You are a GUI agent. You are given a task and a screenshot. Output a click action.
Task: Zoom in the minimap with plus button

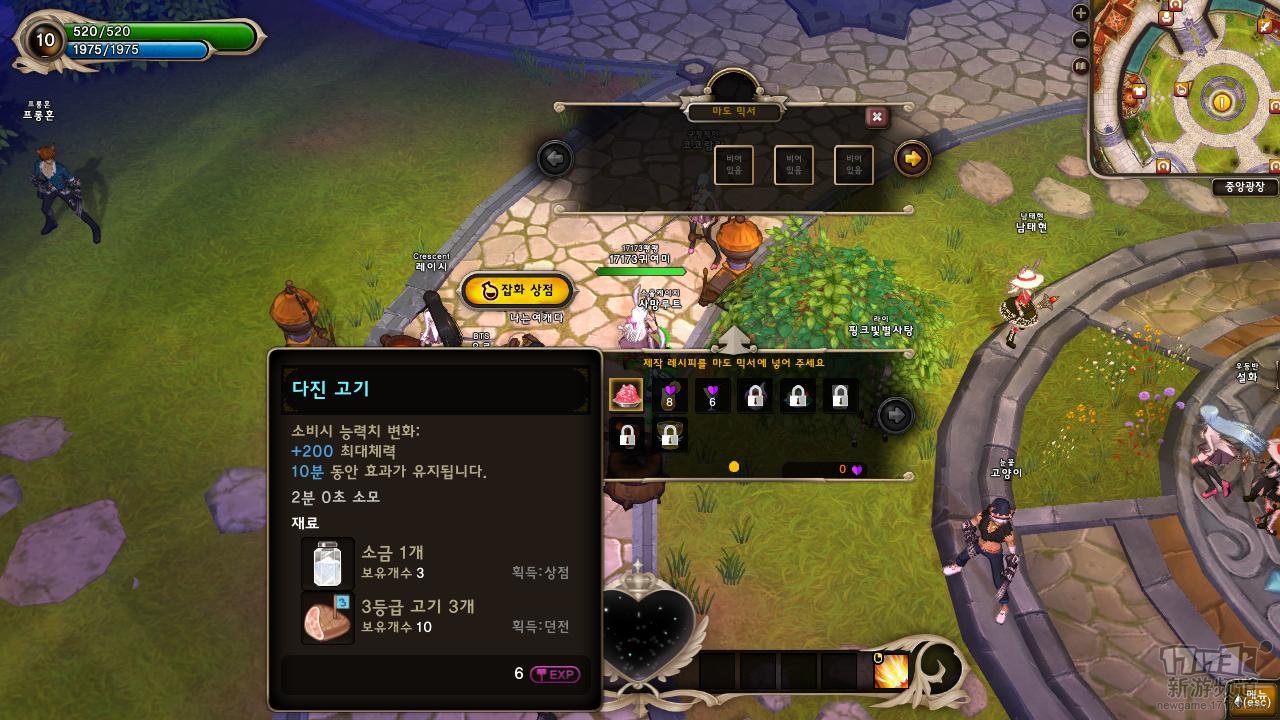(x=1080, y=13)
